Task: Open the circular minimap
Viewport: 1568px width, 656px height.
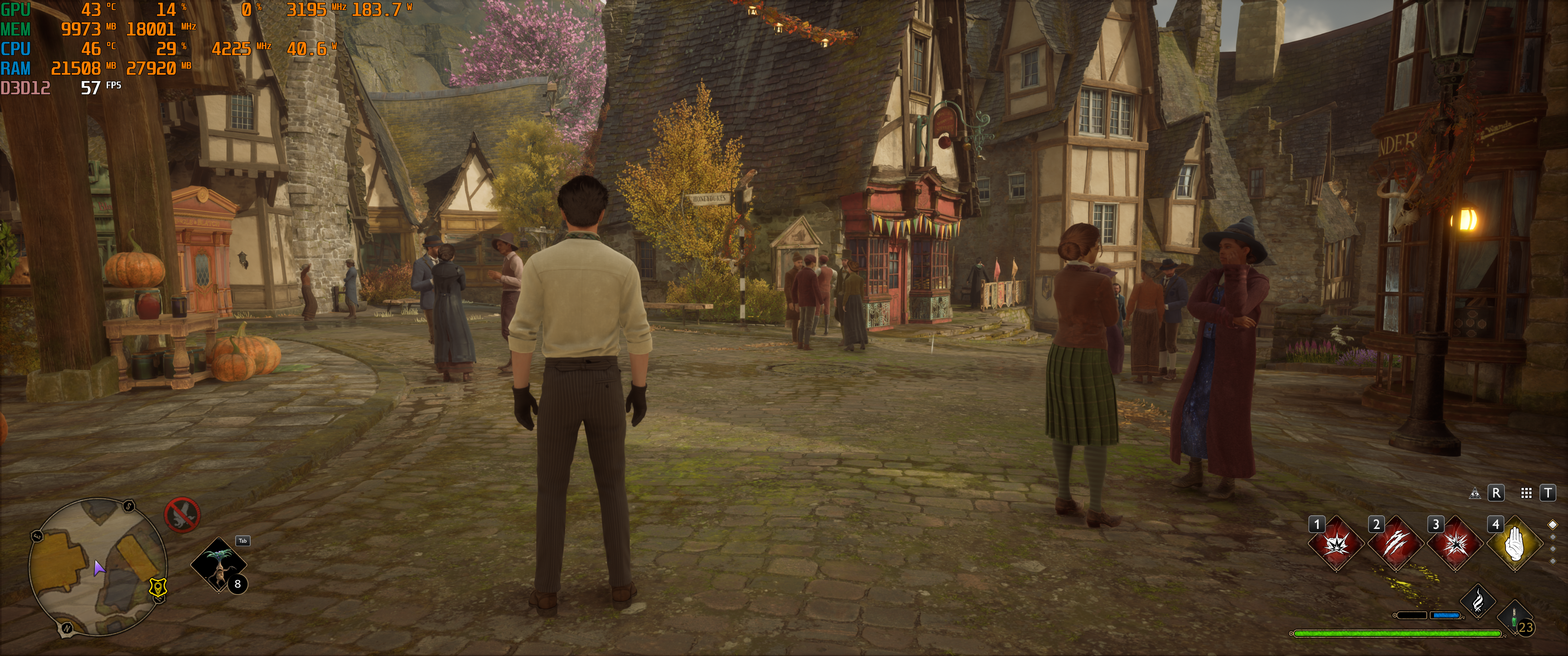Action: 98,566
